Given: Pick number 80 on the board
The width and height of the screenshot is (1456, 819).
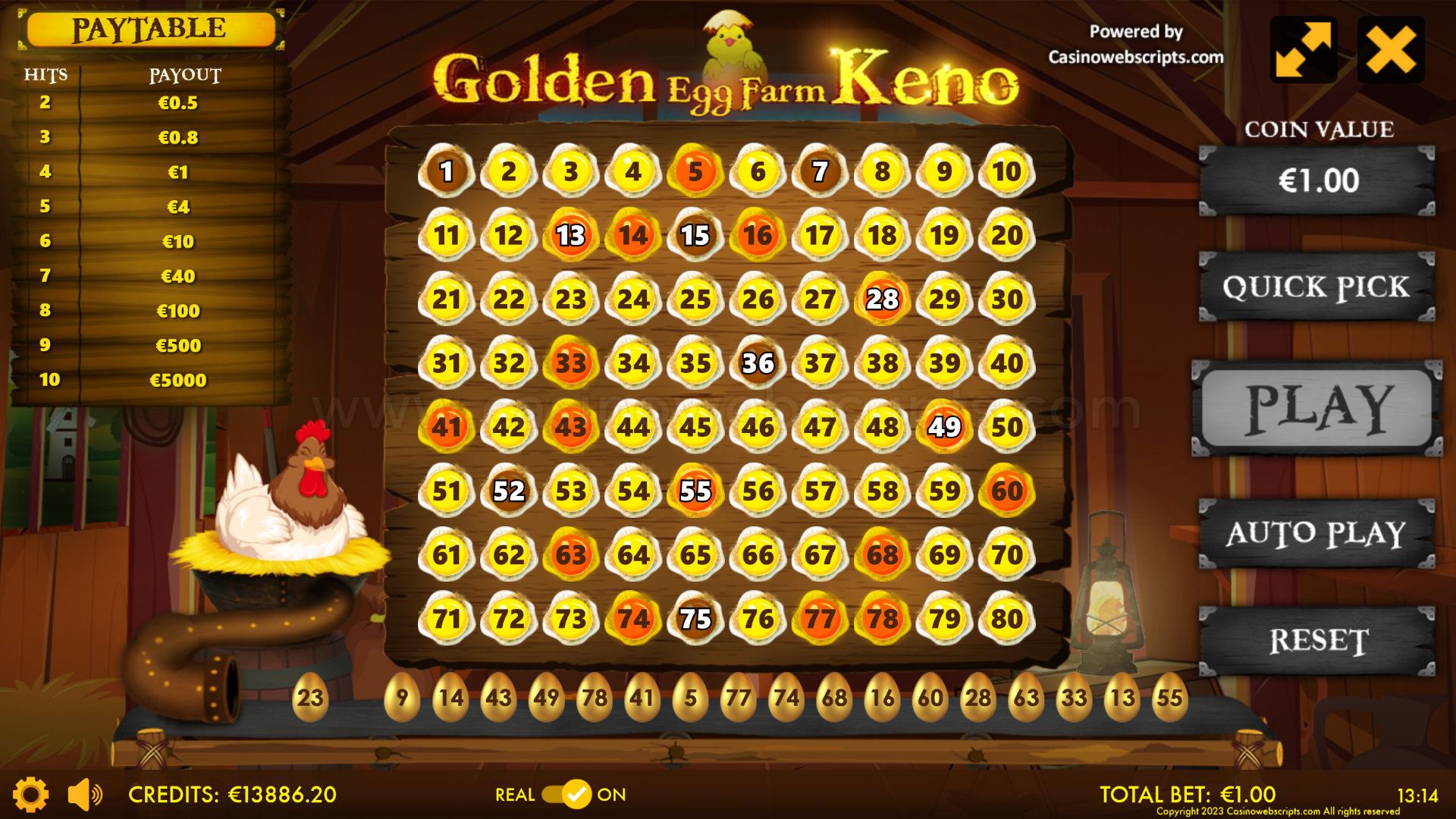Looking at the screenshot, I should coord(1006,619).
